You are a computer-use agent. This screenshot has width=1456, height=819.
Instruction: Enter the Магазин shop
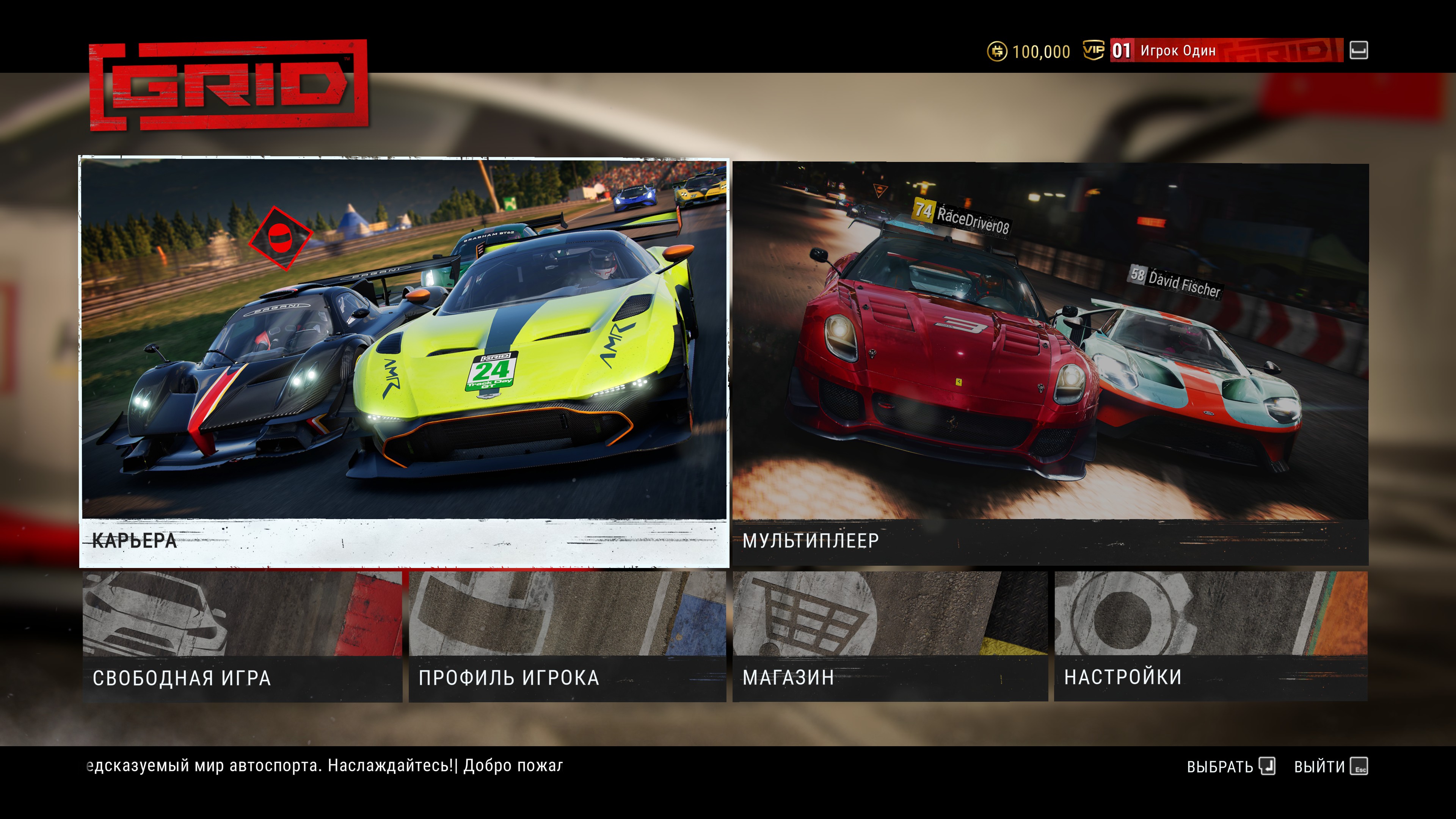point(890,637)
